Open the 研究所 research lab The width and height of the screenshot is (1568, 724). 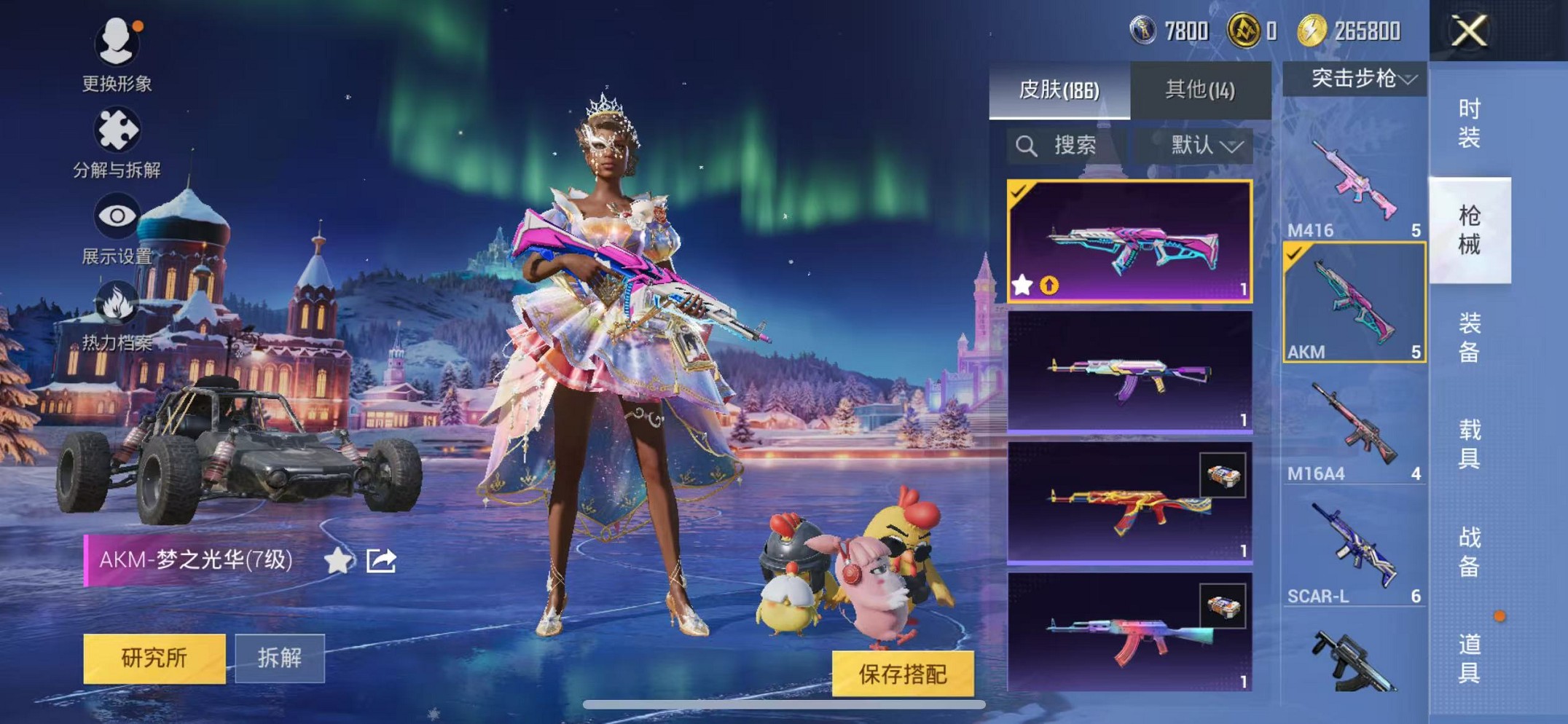154,658
